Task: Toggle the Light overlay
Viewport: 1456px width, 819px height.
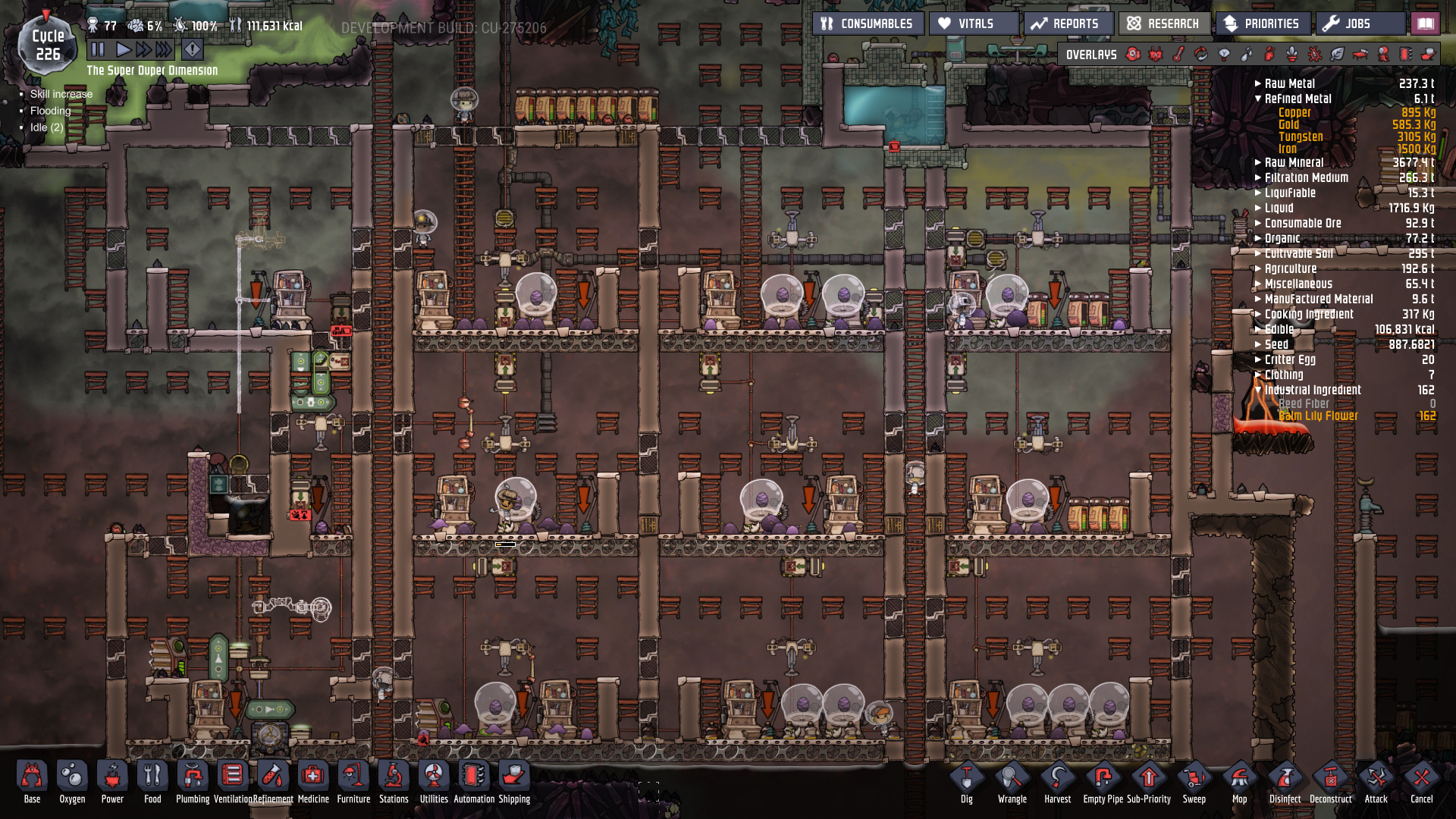Action: pos(1224,54)
